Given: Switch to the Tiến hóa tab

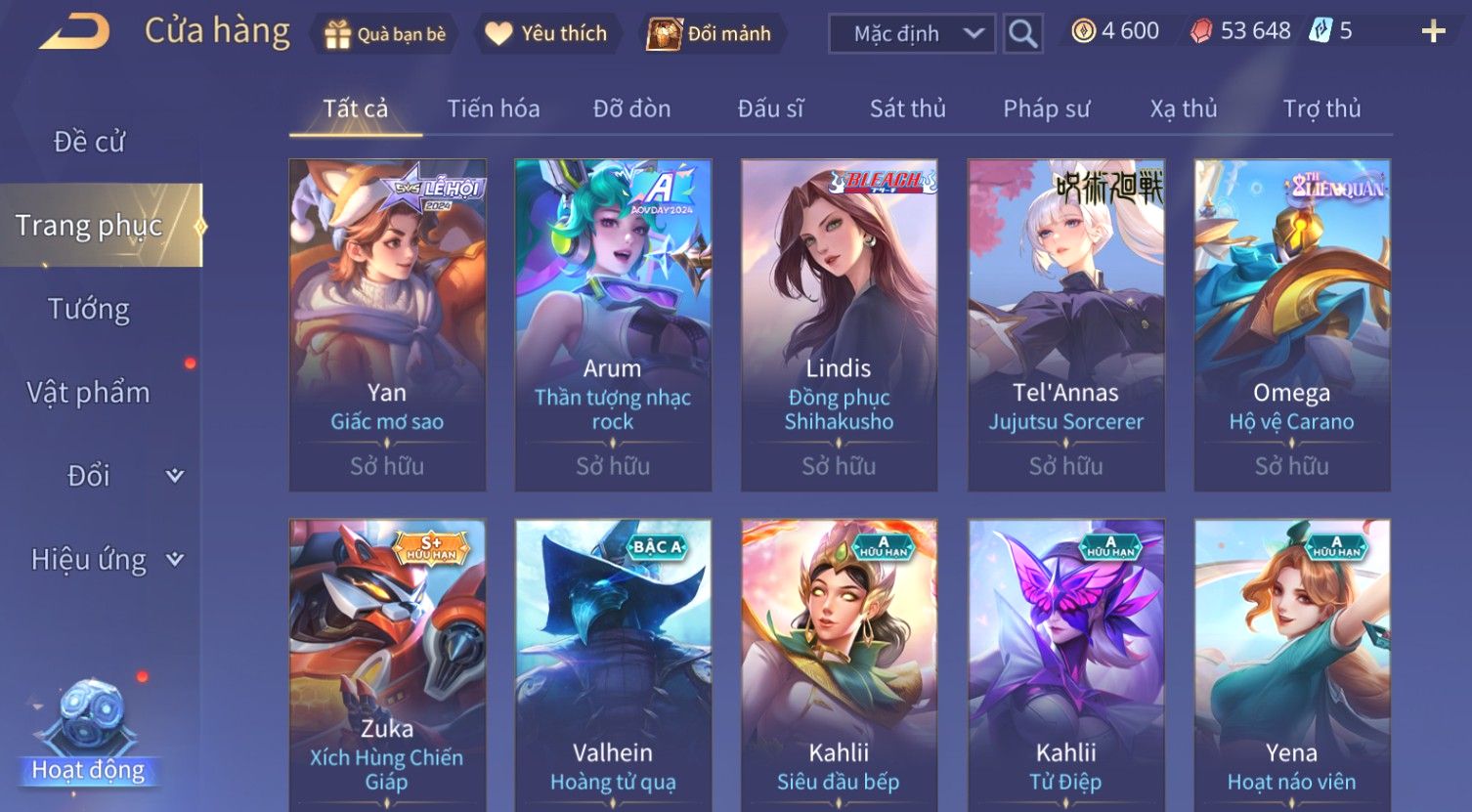Looking at the screenshot, I should 493,108.
